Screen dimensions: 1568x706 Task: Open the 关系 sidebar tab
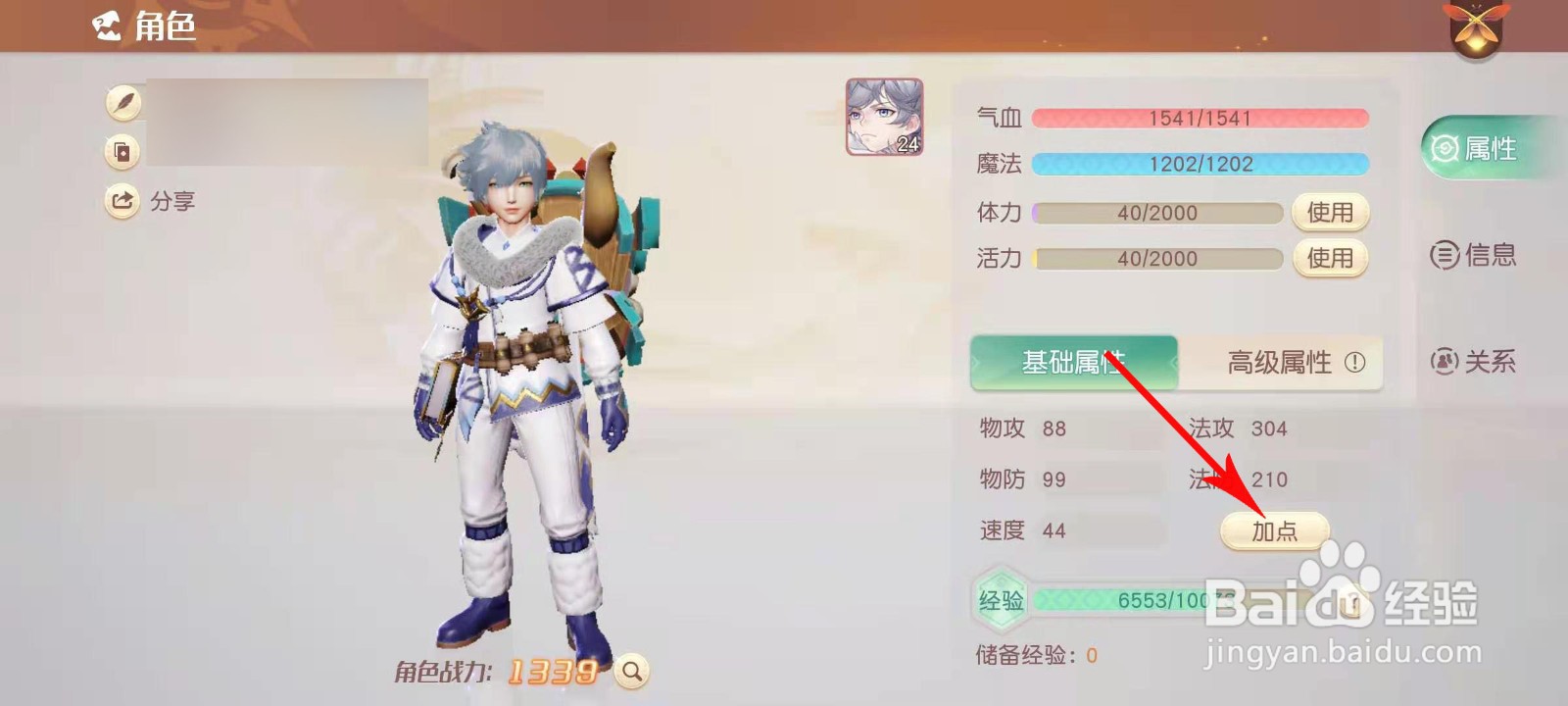(x=1474, y=361)
